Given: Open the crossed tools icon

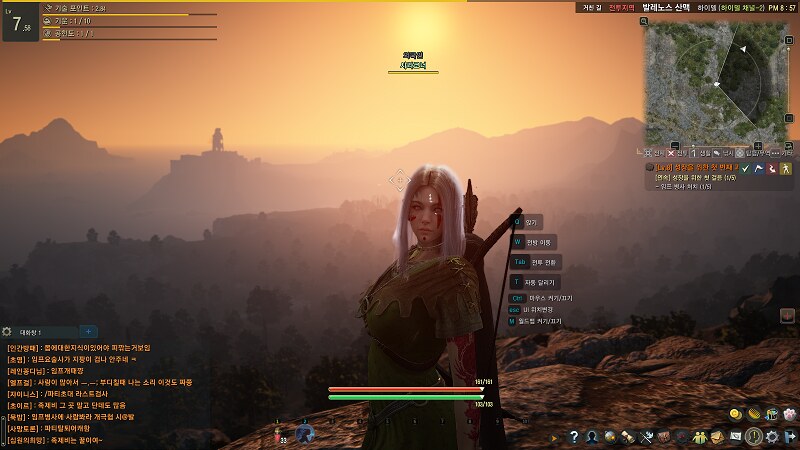Looking at the screenshot, I should pos(646,437).
